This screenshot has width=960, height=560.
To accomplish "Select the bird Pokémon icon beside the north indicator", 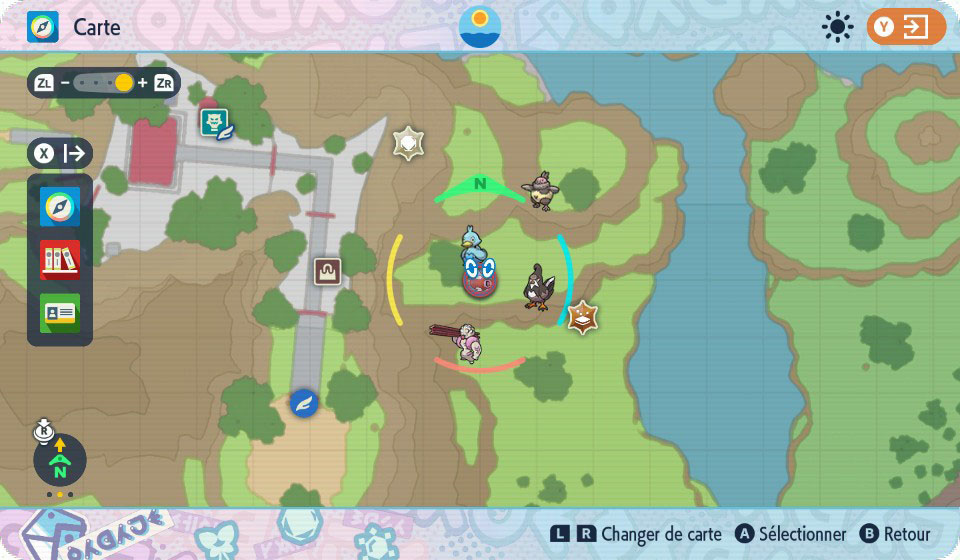I will (541, 189).
